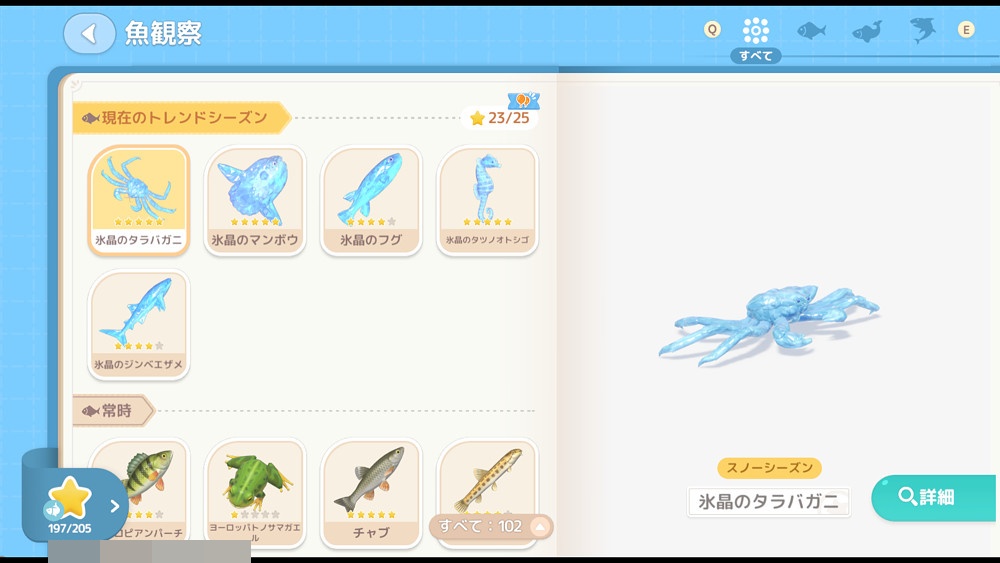Image resolution: width=1000 pixels, height=563 pixels.
Task: Expand the すべて：102 filter dropdown
Action: (x=491, y=526)
